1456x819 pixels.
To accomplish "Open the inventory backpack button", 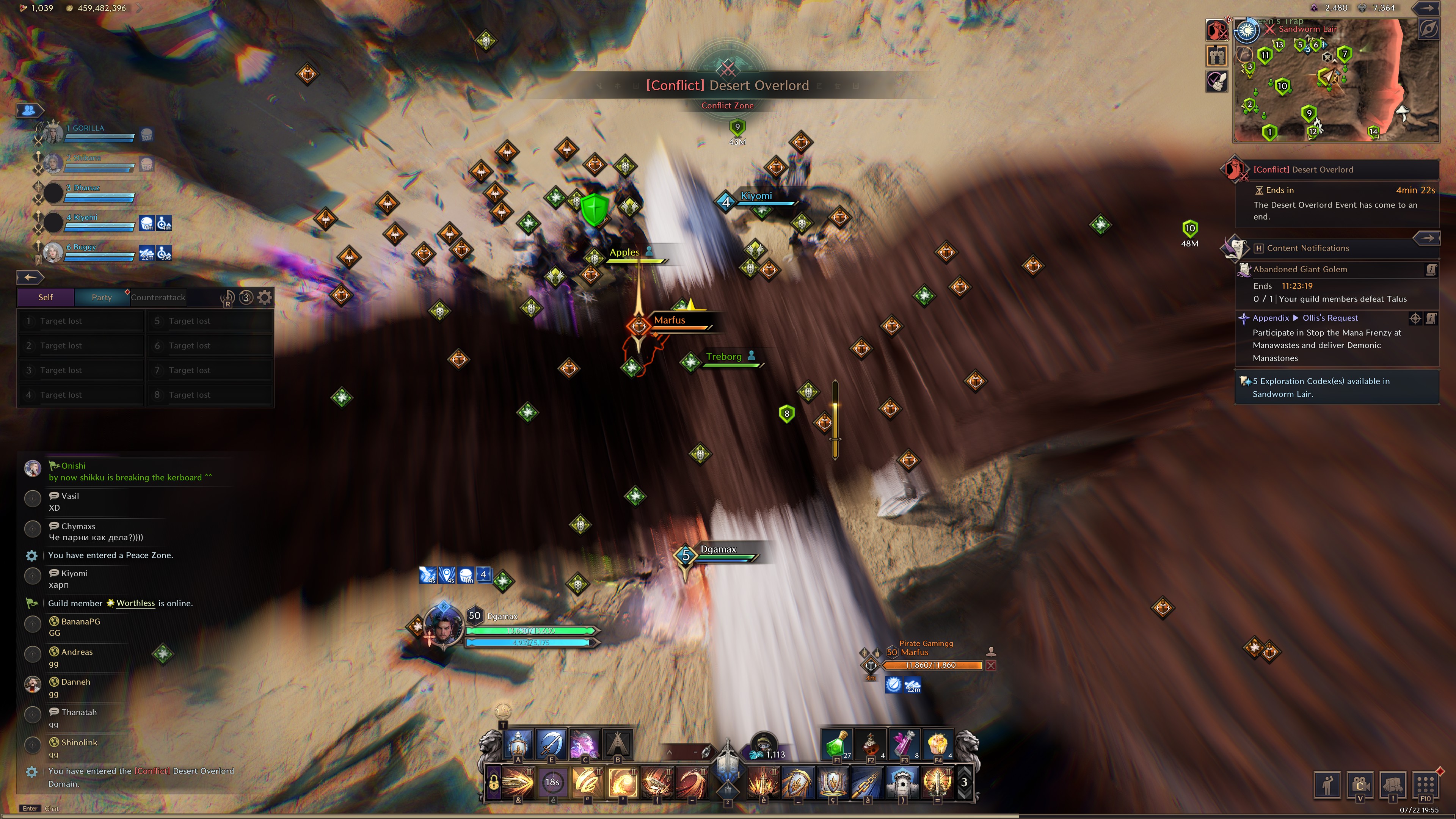I will 1392,784.
